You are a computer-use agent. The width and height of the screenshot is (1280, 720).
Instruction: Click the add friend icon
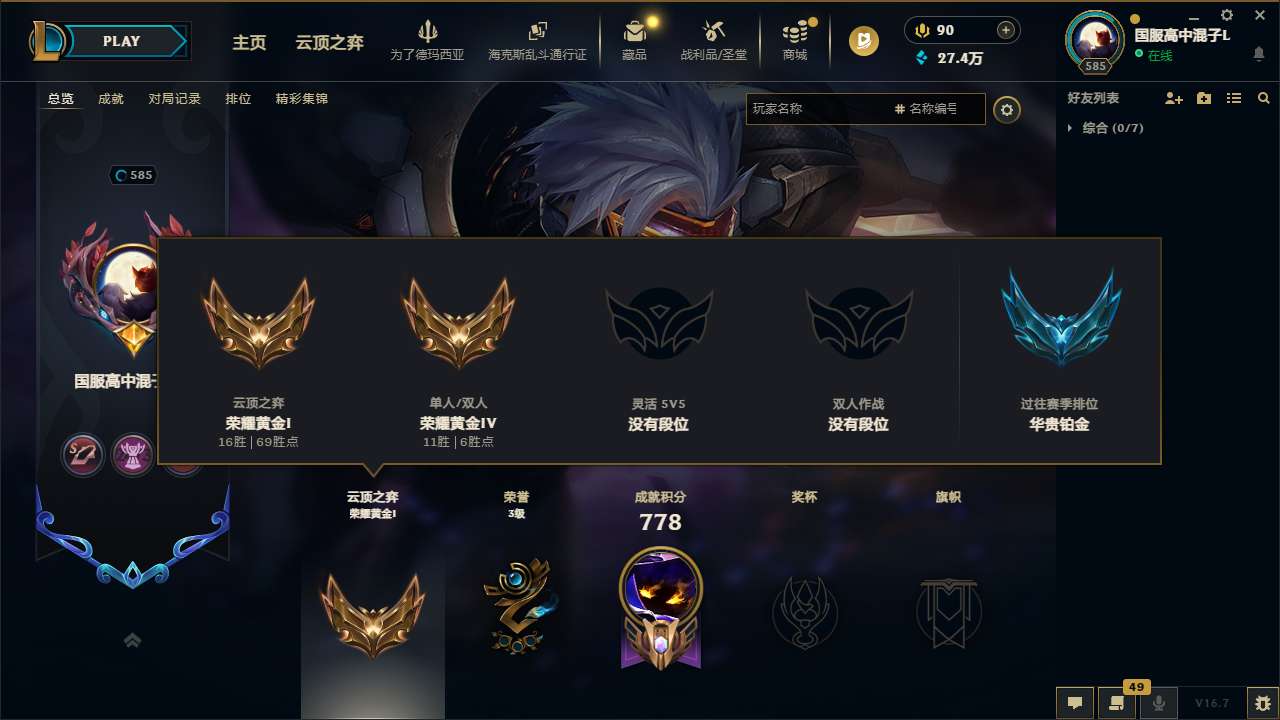[x=1172, y=98]
